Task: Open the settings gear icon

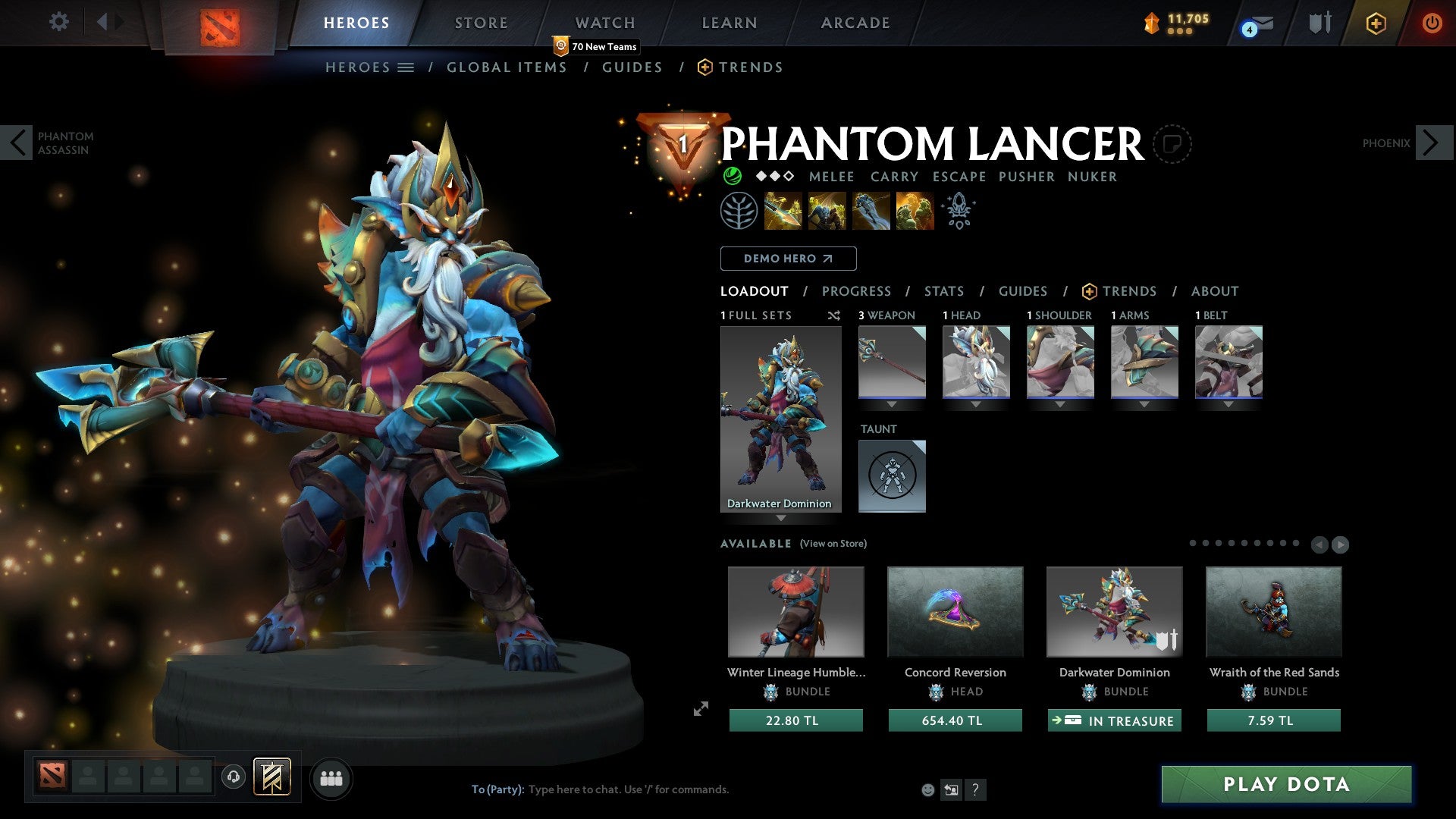Action: coord(59,22)
